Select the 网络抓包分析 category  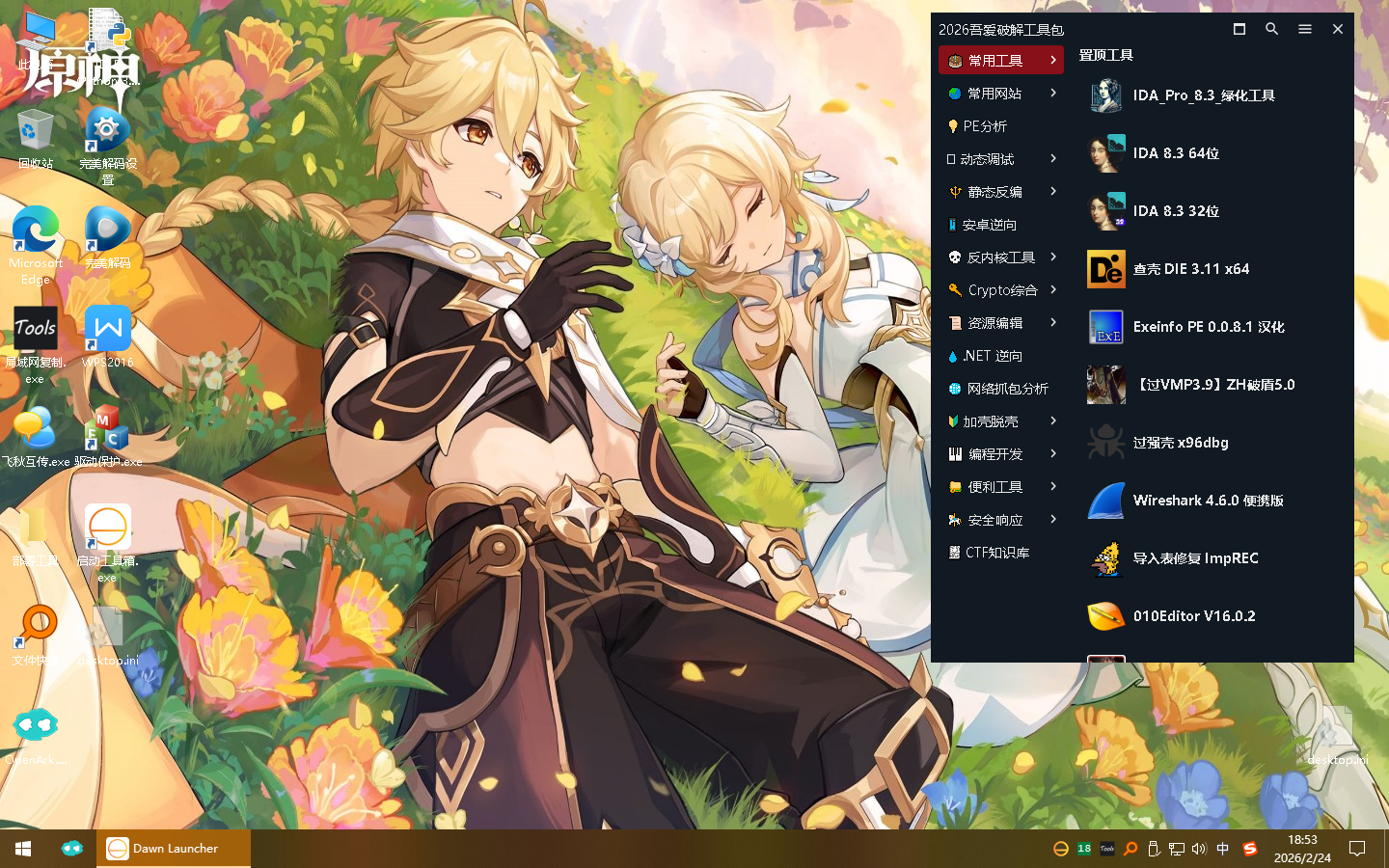1006,389
